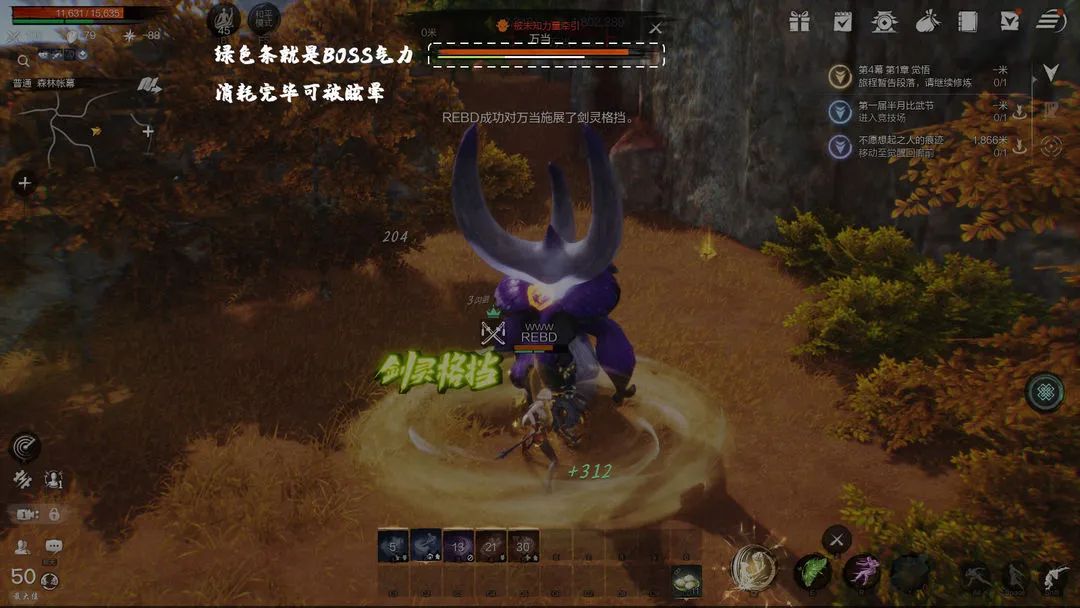Activate the purple figure skill
Viewport: 1080px width, 608px height.
pos(860,573)
